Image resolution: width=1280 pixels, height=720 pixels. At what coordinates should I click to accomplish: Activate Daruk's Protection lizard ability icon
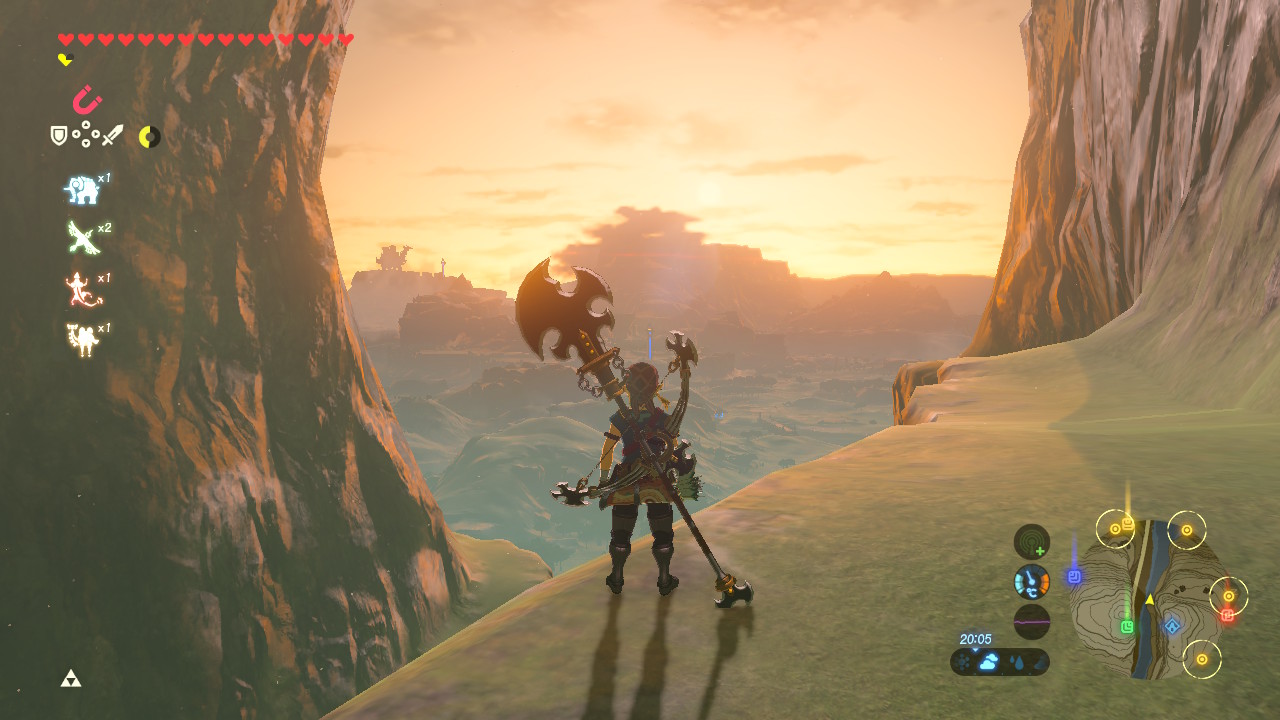(x=76, y=287)
